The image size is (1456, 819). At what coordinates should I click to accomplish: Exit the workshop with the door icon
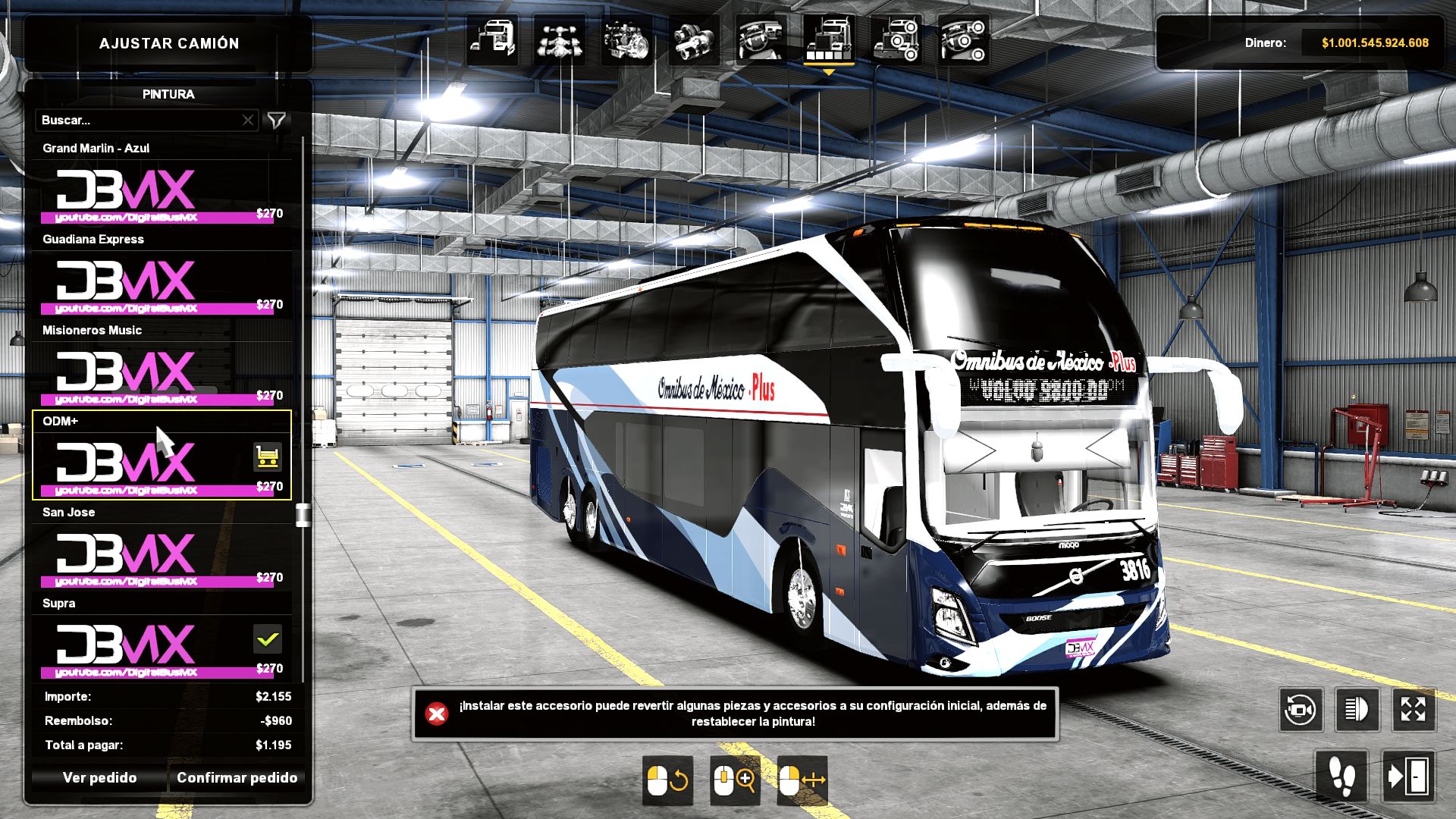[x=1408, y=777]
